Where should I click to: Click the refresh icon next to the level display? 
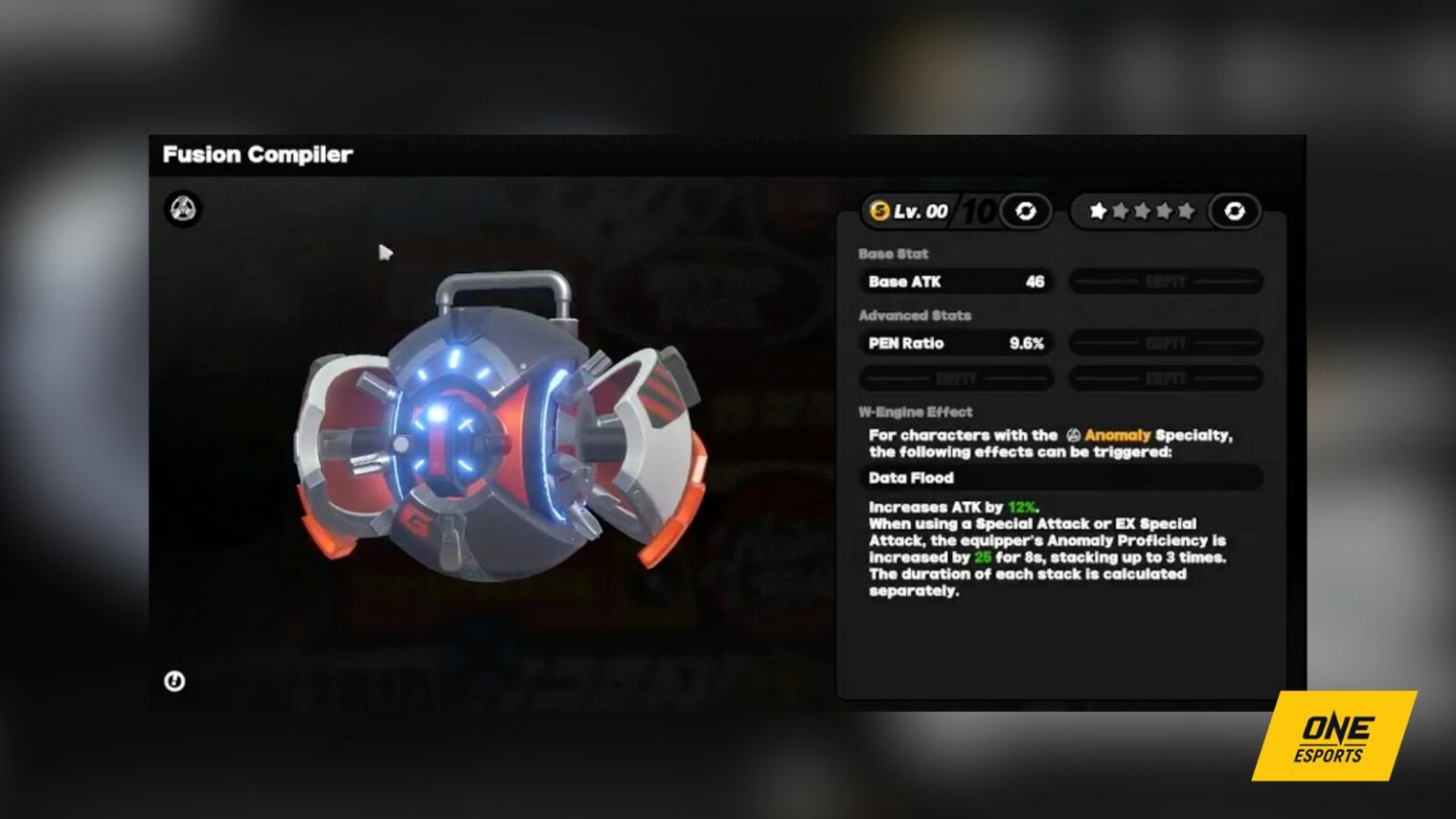1025,211
